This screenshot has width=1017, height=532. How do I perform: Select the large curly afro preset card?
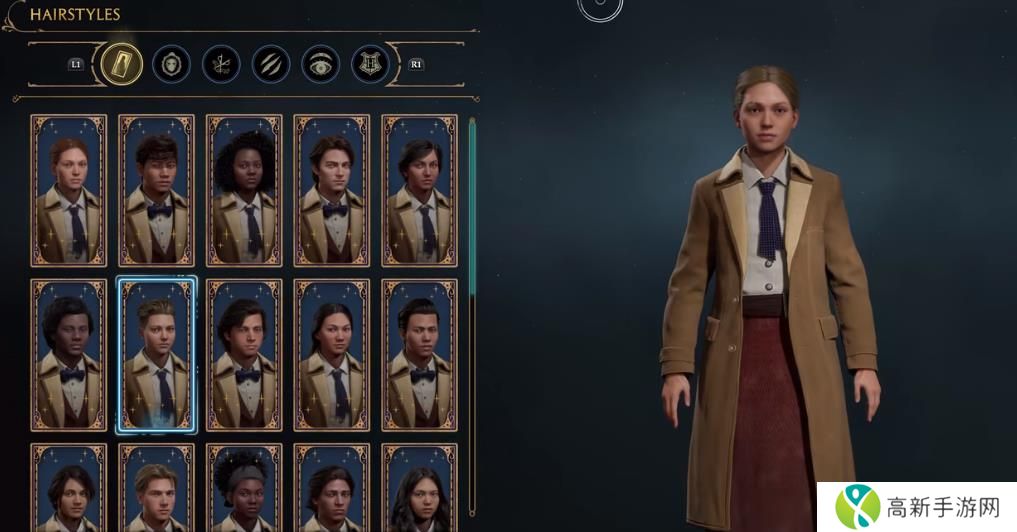click(244, 190)
